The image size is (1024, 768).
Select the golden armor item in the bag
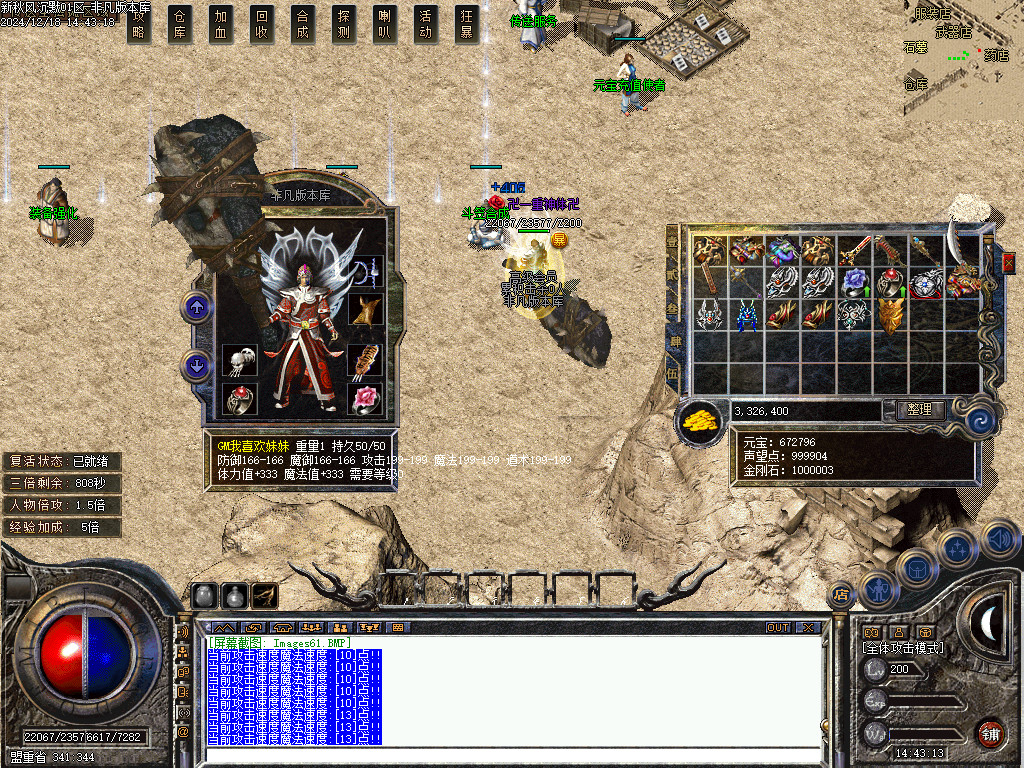[889, 315]
